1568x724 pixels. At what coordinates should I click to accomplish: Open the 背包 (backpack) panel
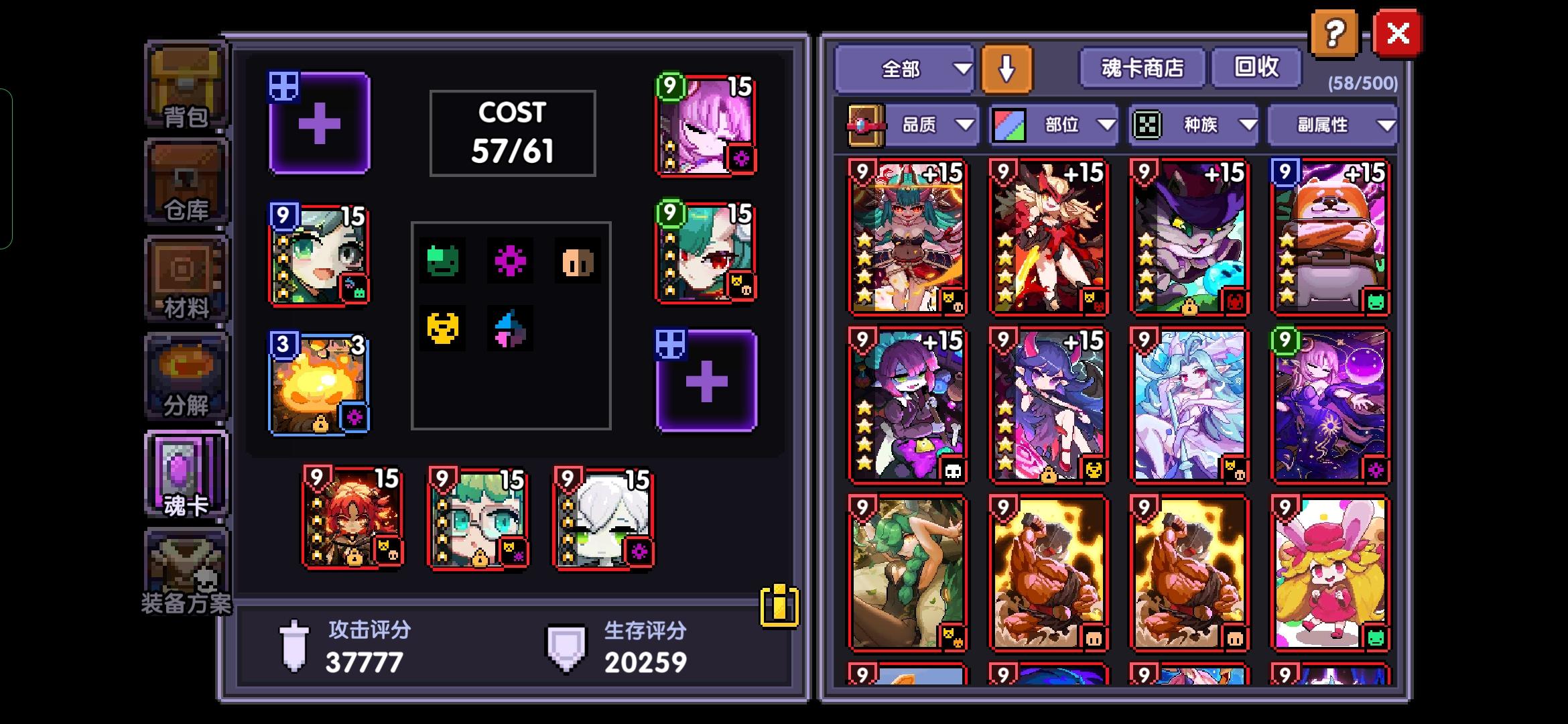(x=186, y=87)
